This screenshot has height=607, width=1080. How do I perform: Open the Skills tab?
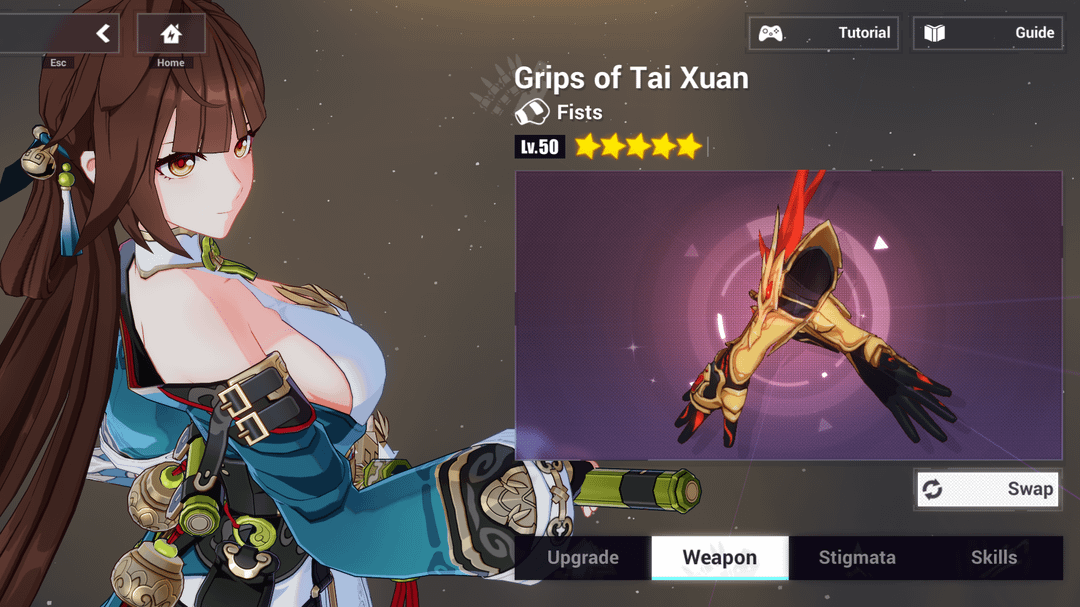994,558
